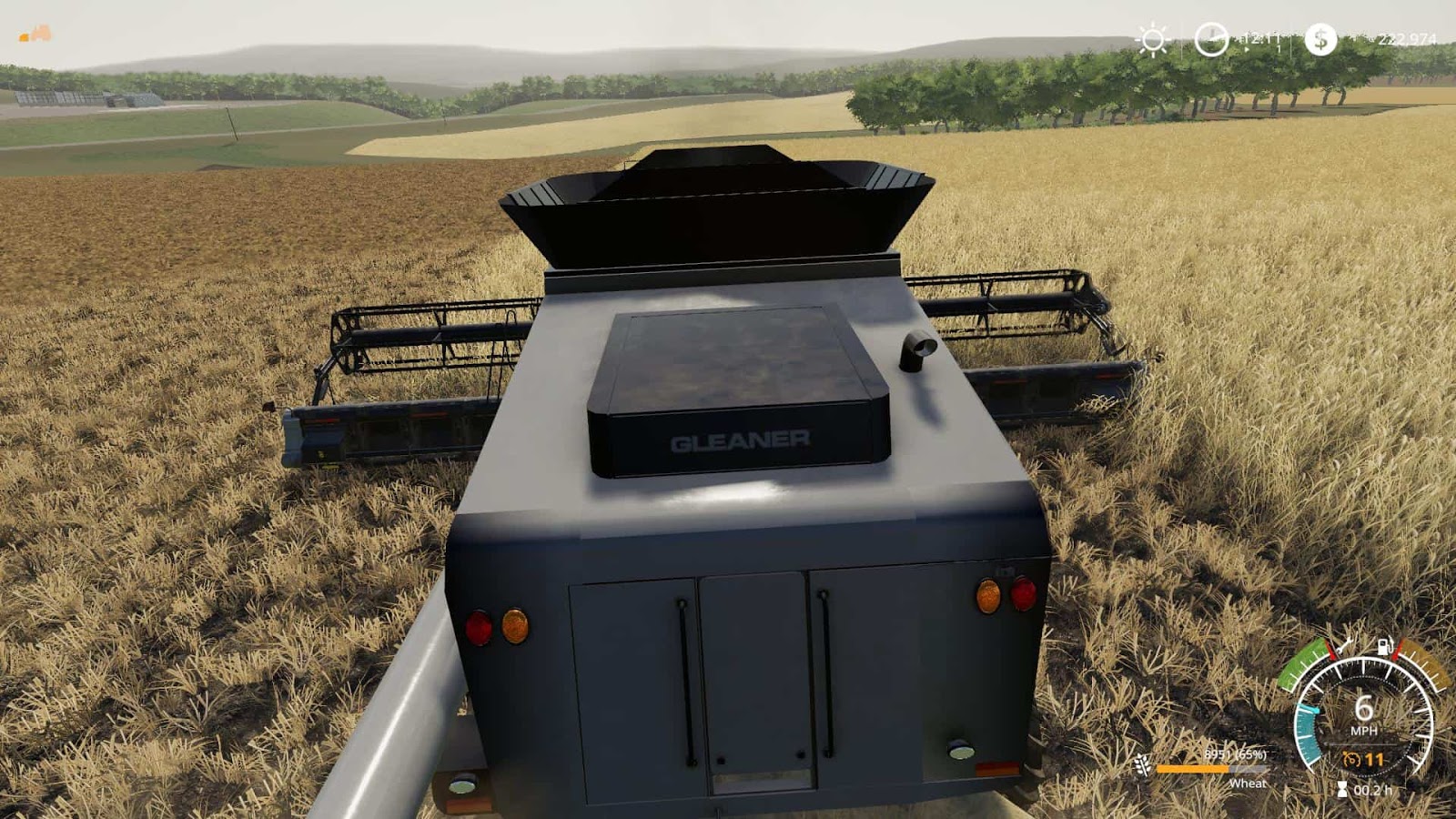Image resolution: width=1456 pixels, height=819 pixels.
Task: Open the dollar sign finances icon
Action: click(1321, 40)
